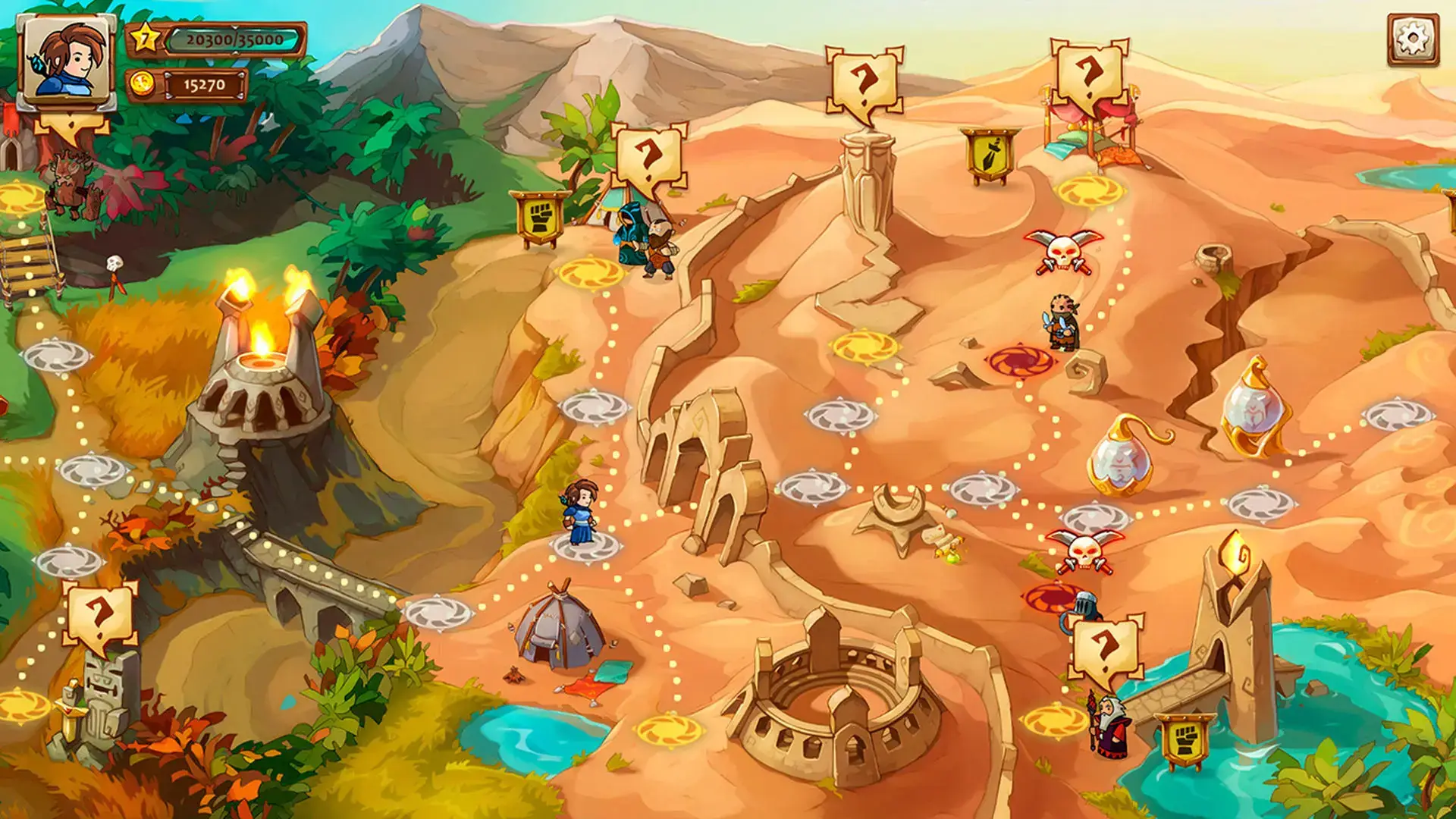The image size is (1456, 819).
Task: Open the gear settings menu
Action: tap(1413, 39)
